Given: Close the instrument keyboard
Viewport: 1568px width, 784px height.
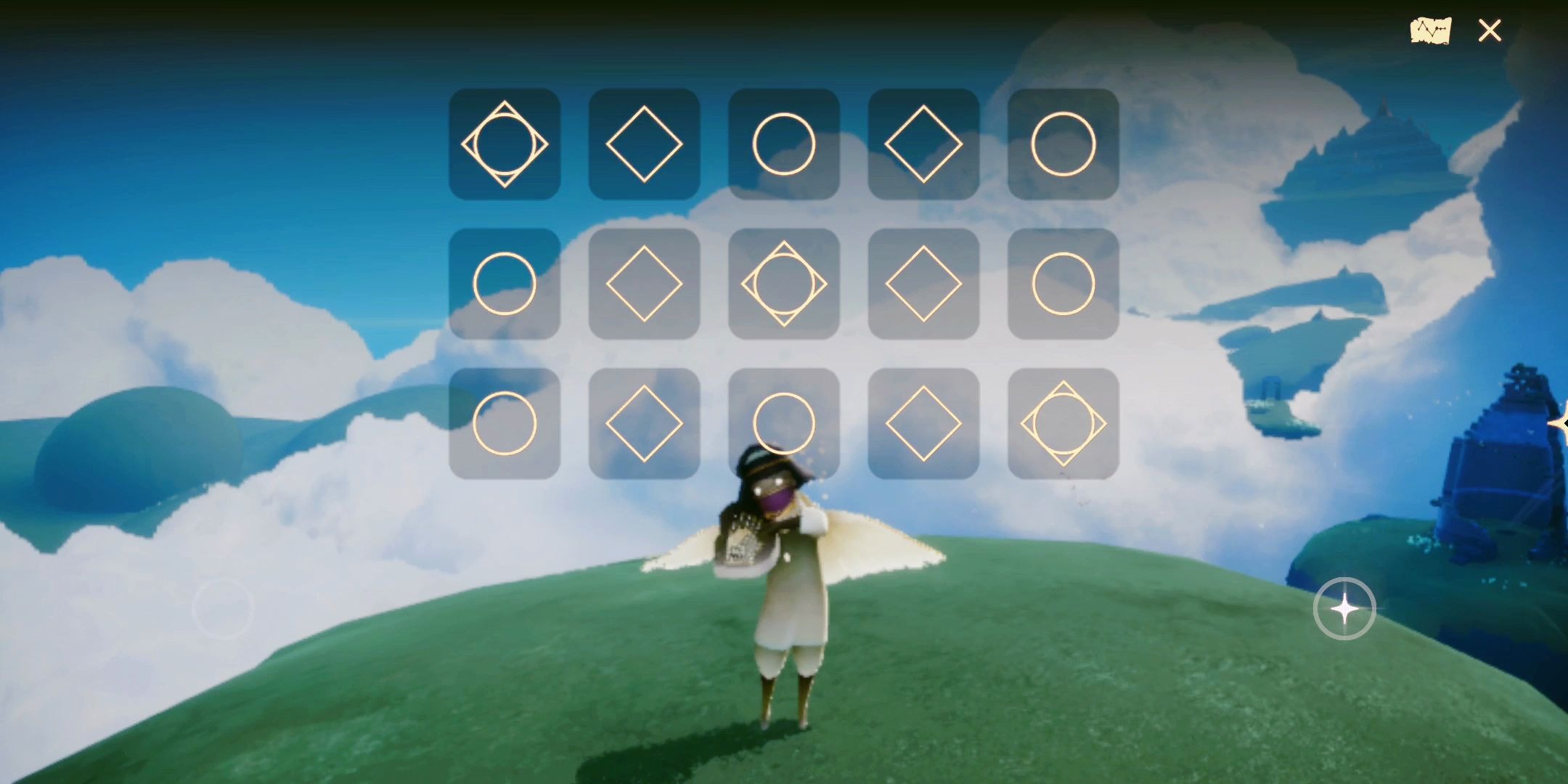Looking at the screenshot, I should click(1490, 30).
